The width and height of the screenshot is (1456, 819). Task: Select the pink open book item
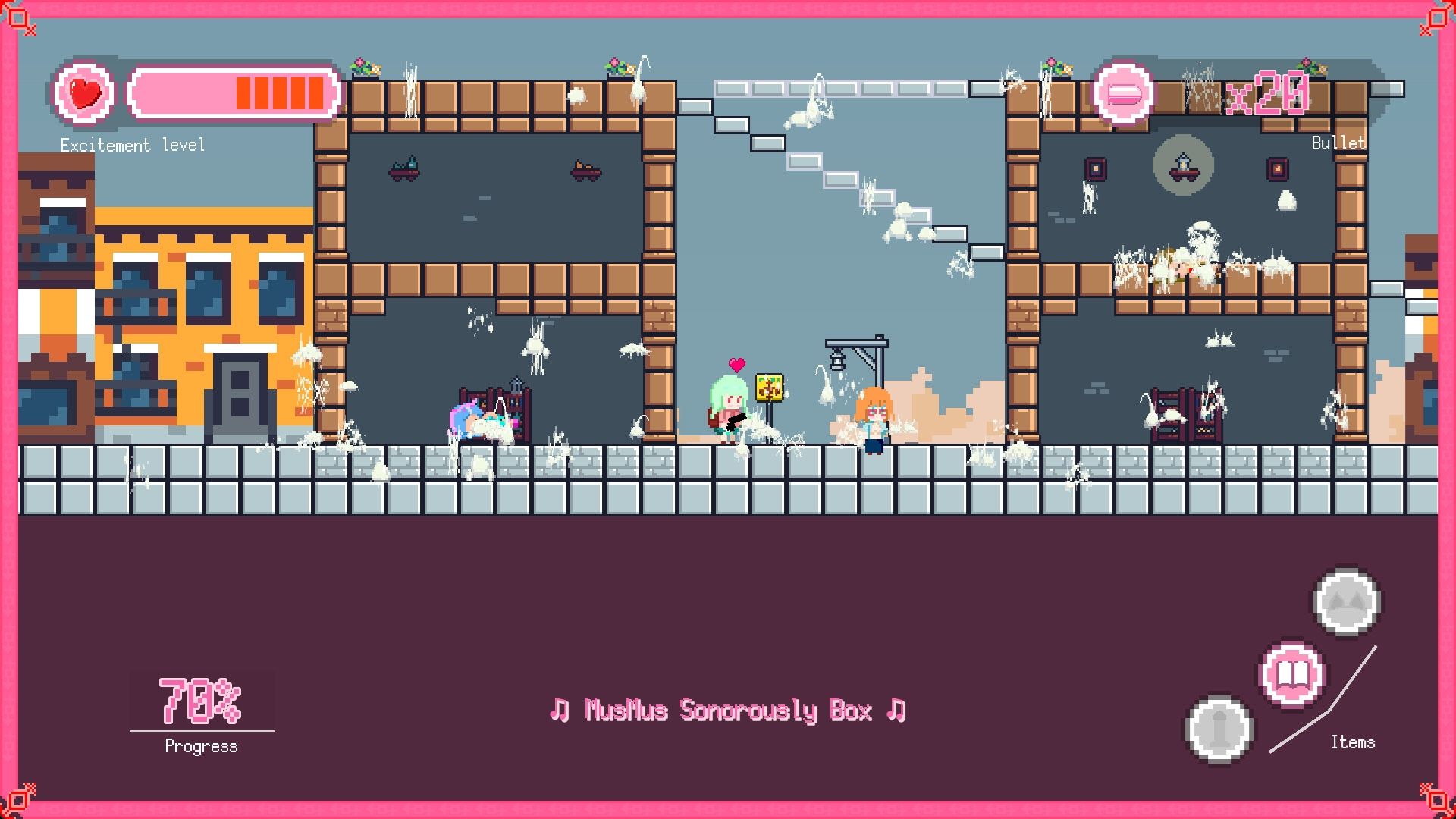click(1291, 674)
